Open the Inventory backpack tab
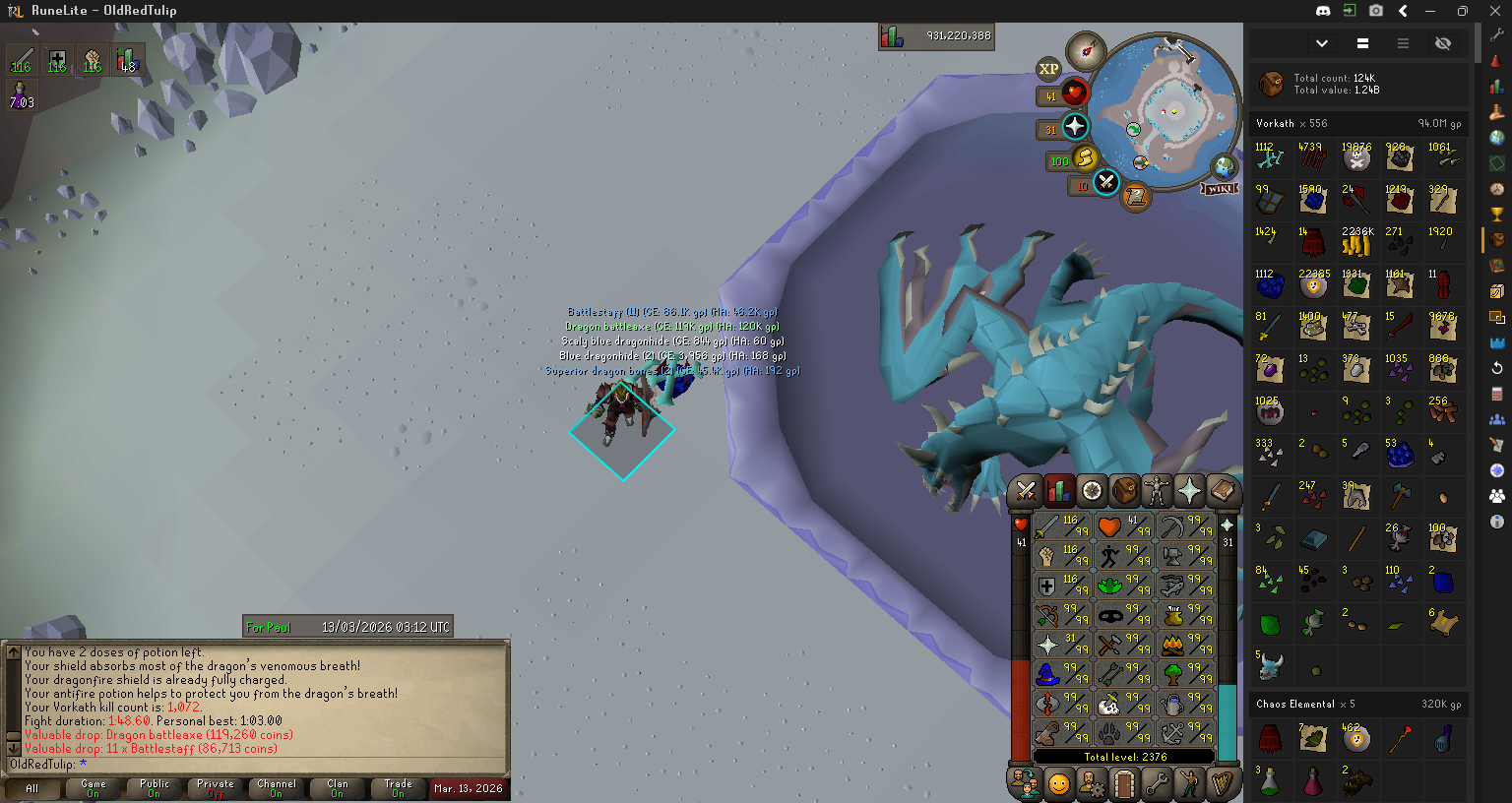This screenshot has height=803, width=1512. pos(1124,490)
